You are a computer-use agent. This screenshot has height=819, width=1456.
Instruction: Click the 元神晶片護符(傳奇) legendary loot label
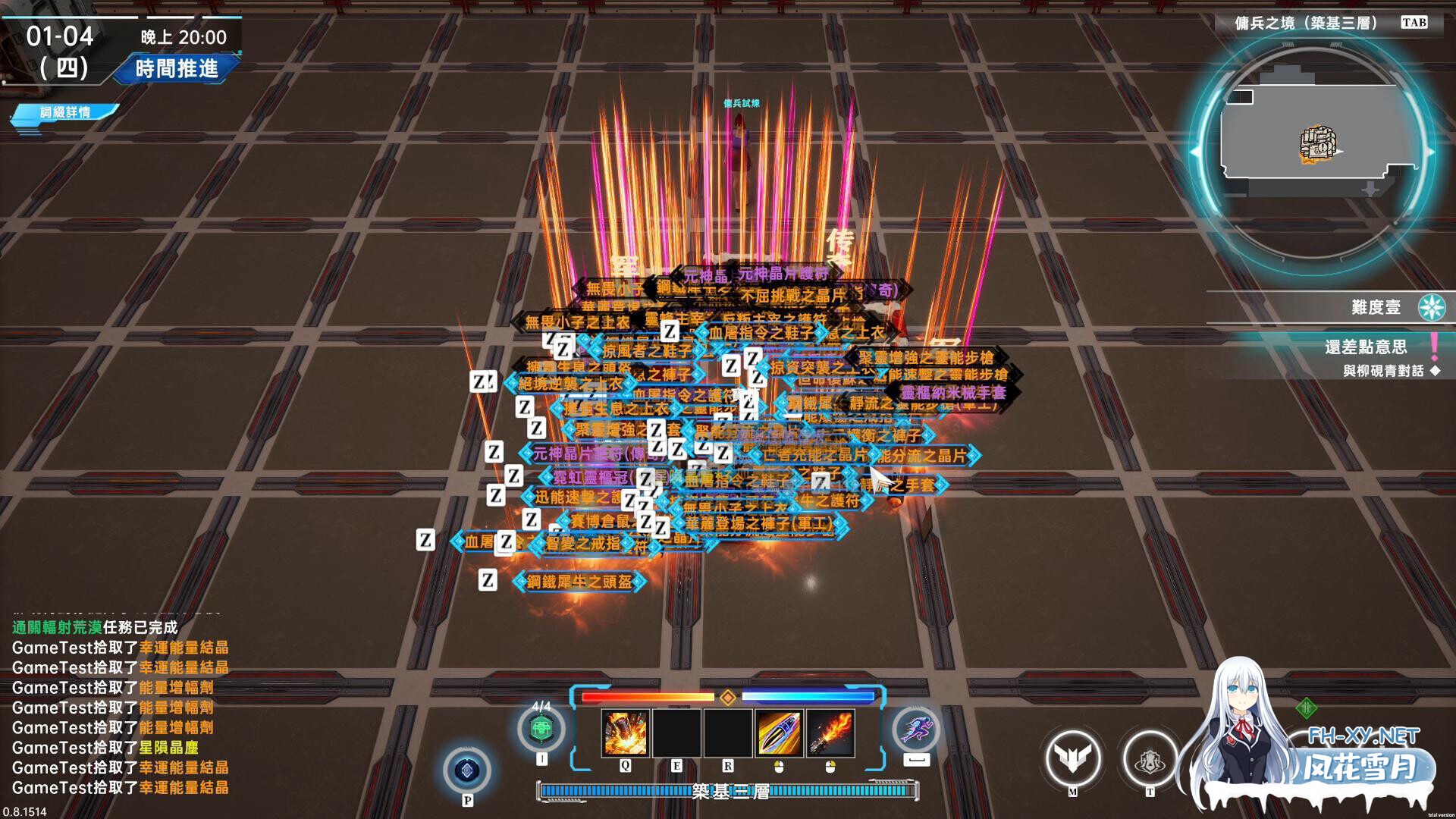pos(588,452)
